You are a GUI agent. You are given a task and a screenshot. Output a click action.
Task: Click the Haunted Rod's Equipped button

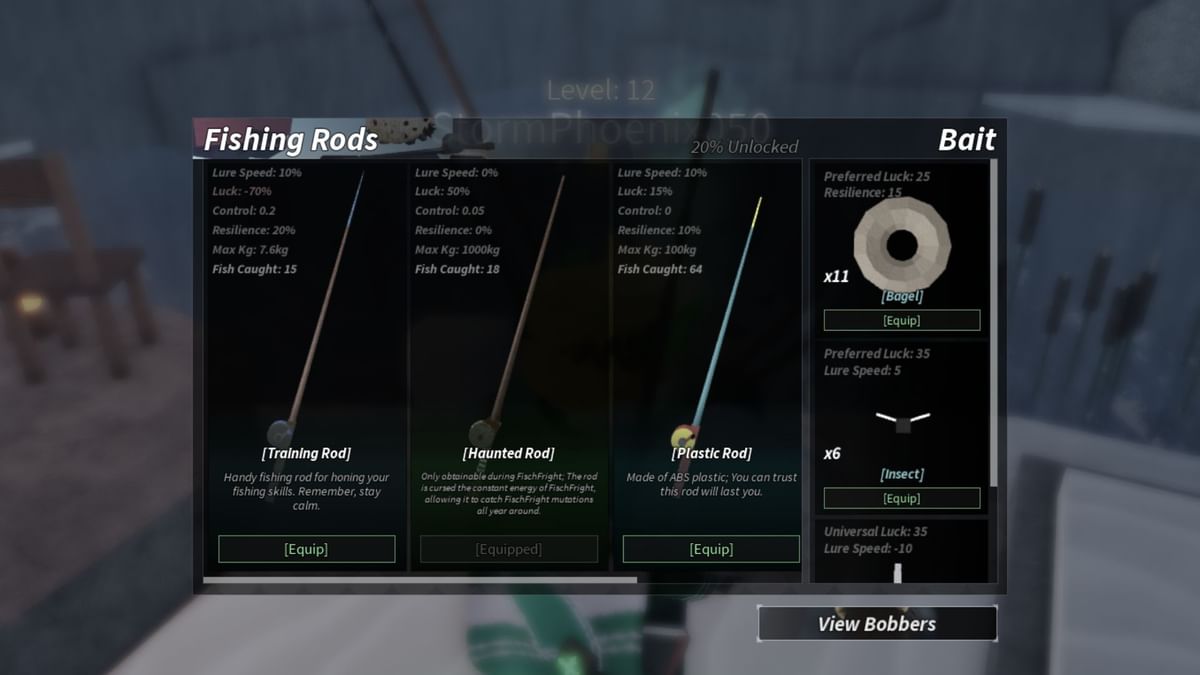(509, 549)
